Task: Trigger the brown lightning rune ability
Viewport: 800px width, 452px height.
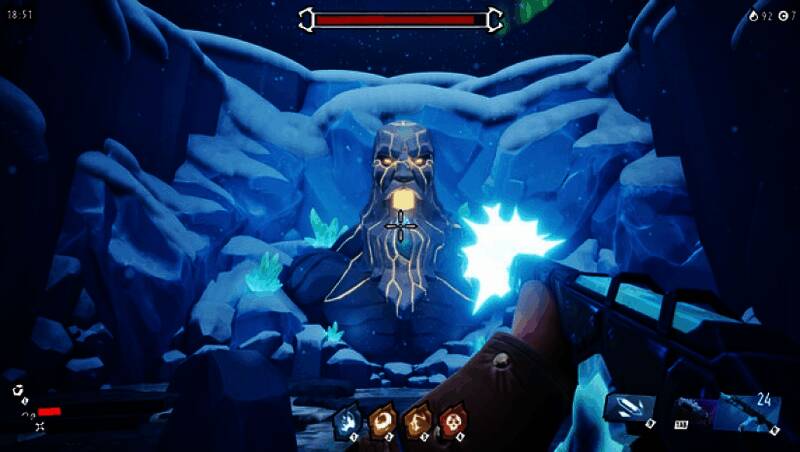Action: tap(418, 421)
